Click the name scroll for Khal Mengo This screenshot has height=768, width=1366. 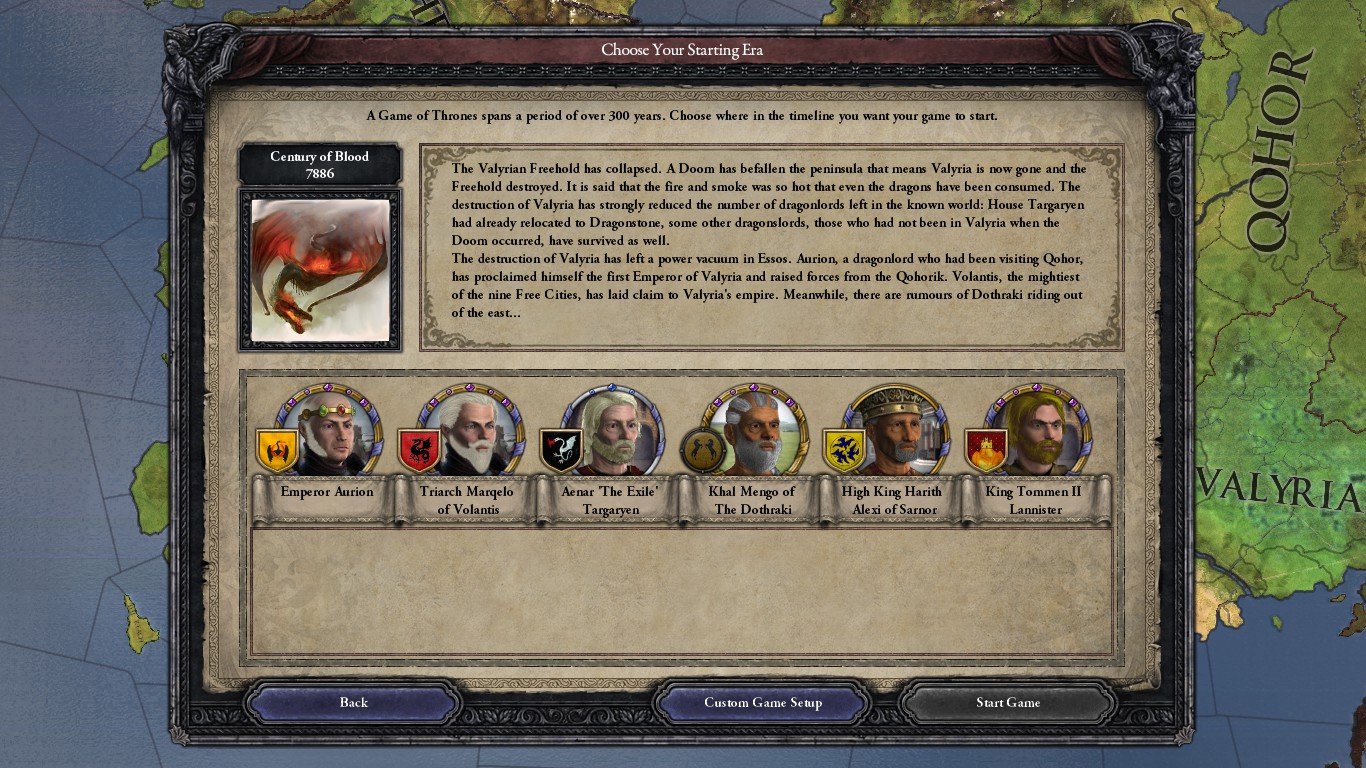click(753, 498)
